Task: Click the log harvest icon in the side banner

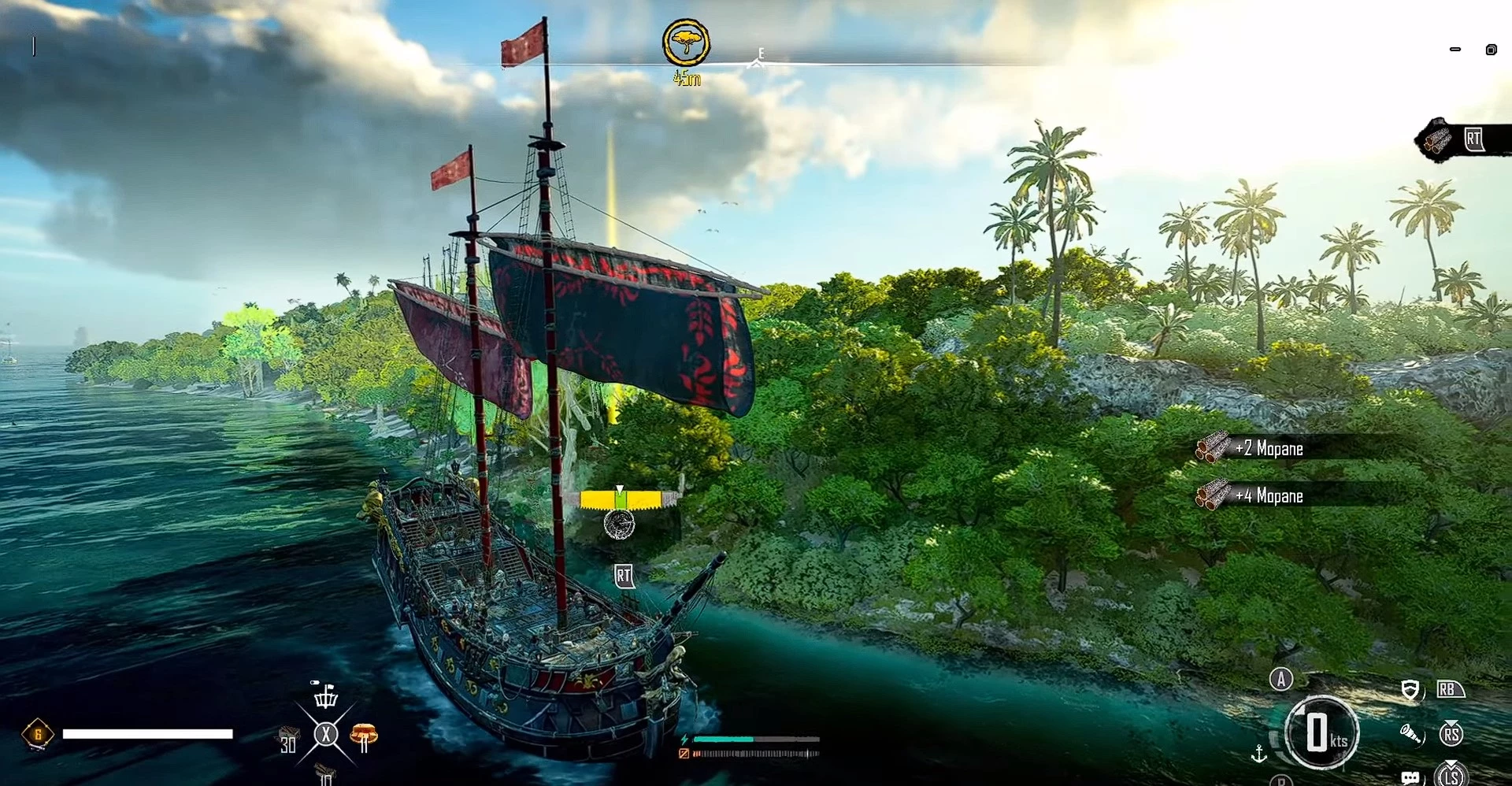Action: point(1438,139)
